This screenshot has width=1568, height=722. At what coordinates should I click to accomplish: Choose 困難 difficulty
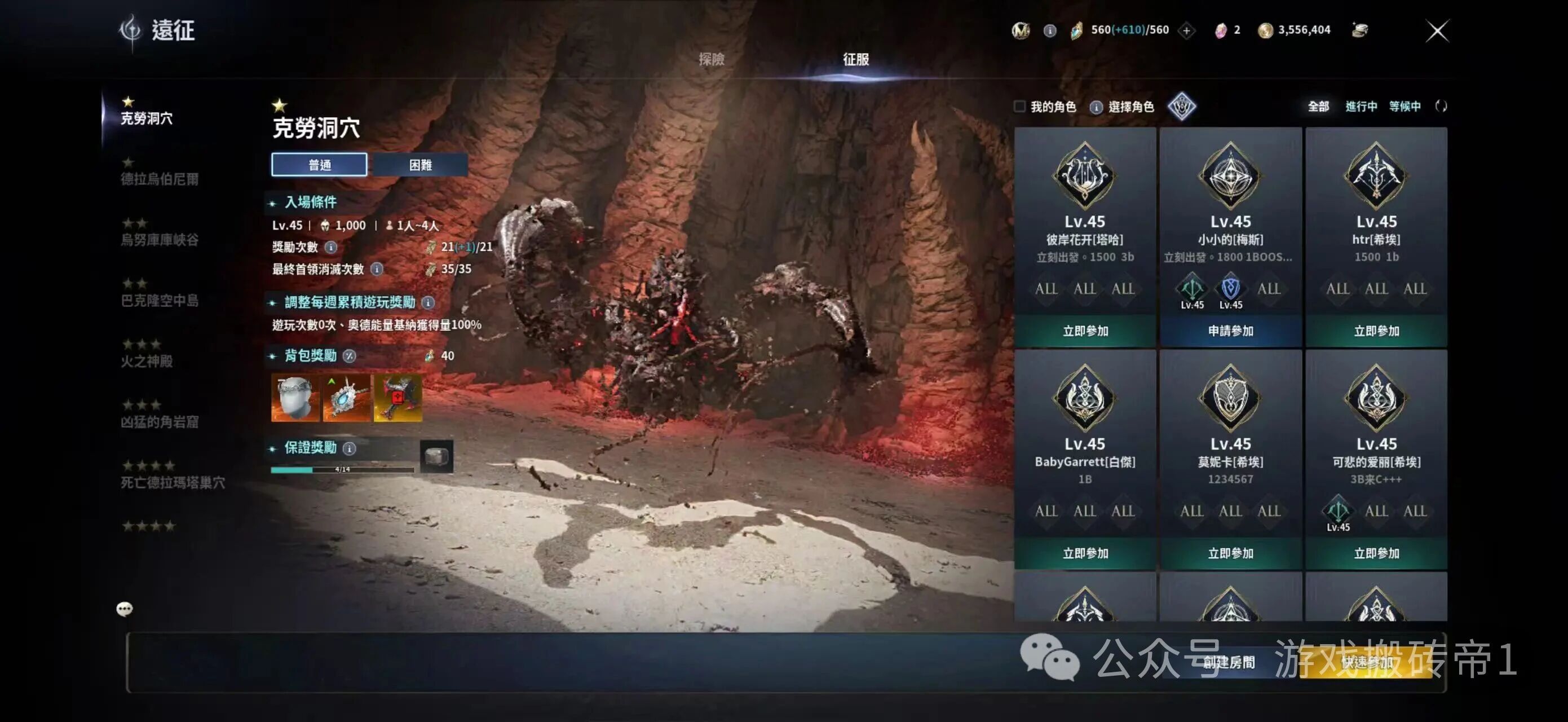coord(420,165)
